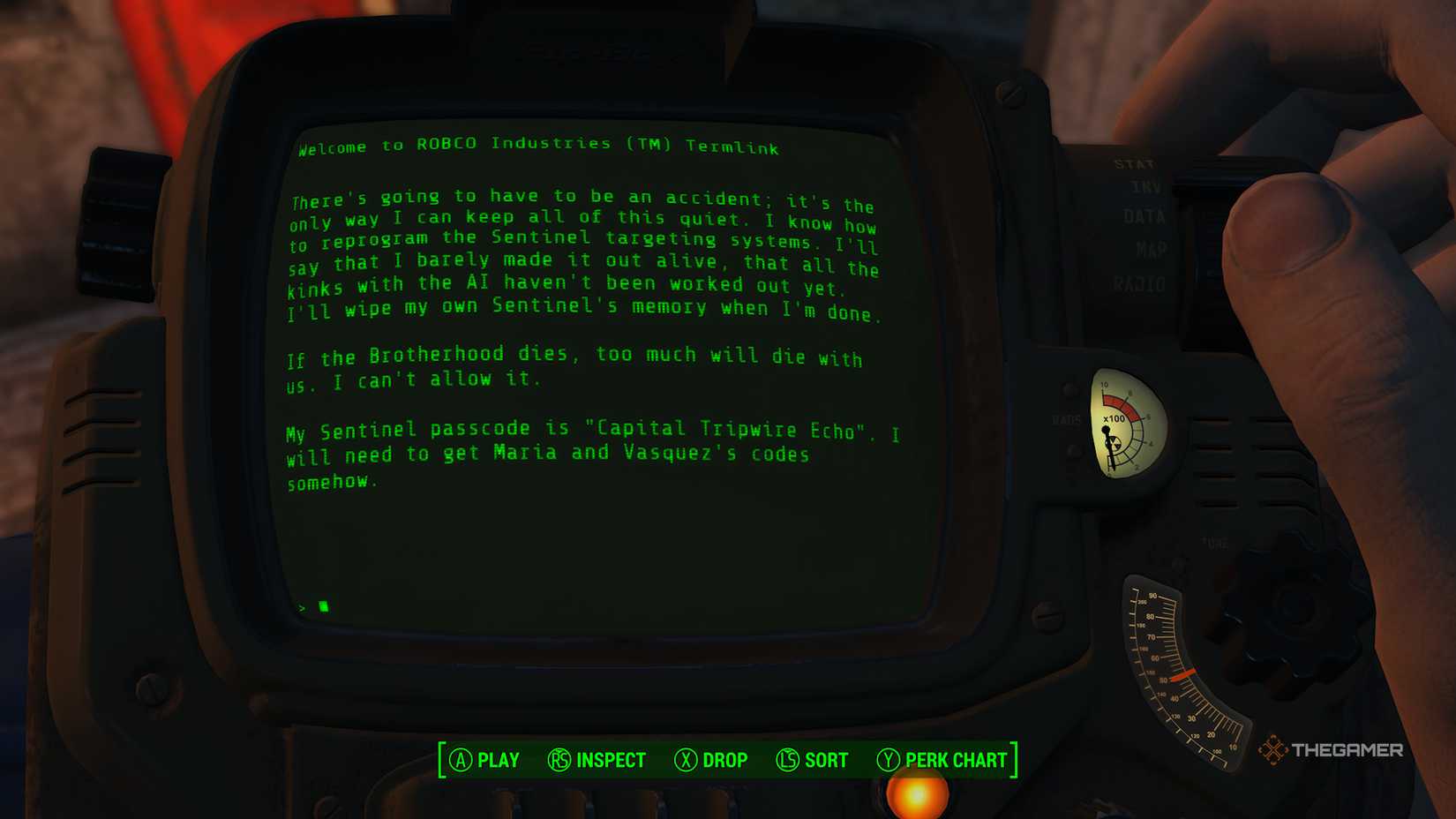Click the LB button icon beside Sort
Image resolution: width=1456 pixels, height=819 pixels.
click(785, 760)
